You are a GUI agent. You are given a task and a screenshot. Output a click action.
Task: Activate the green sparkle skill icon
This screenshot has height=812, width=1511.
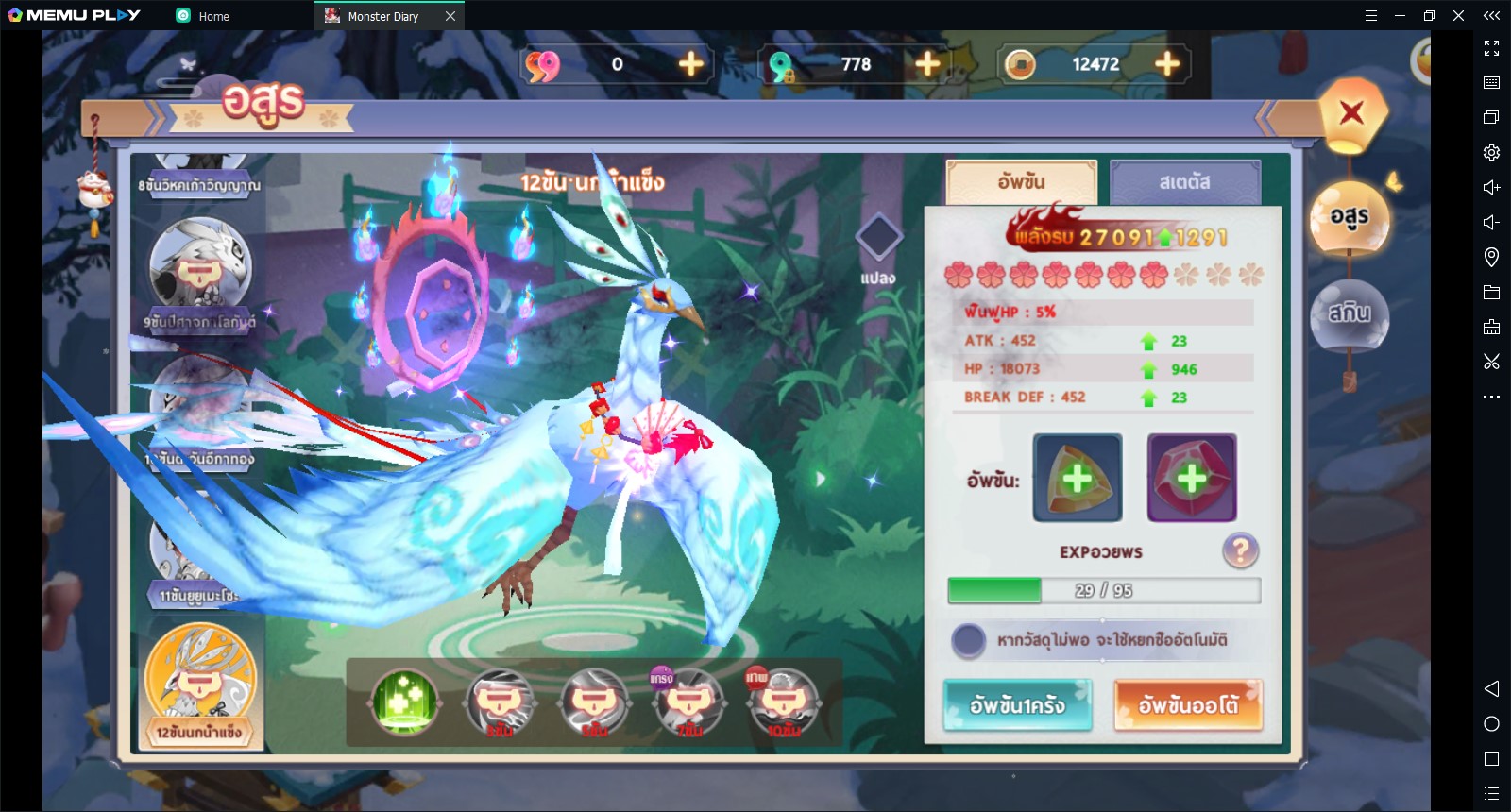404,702
